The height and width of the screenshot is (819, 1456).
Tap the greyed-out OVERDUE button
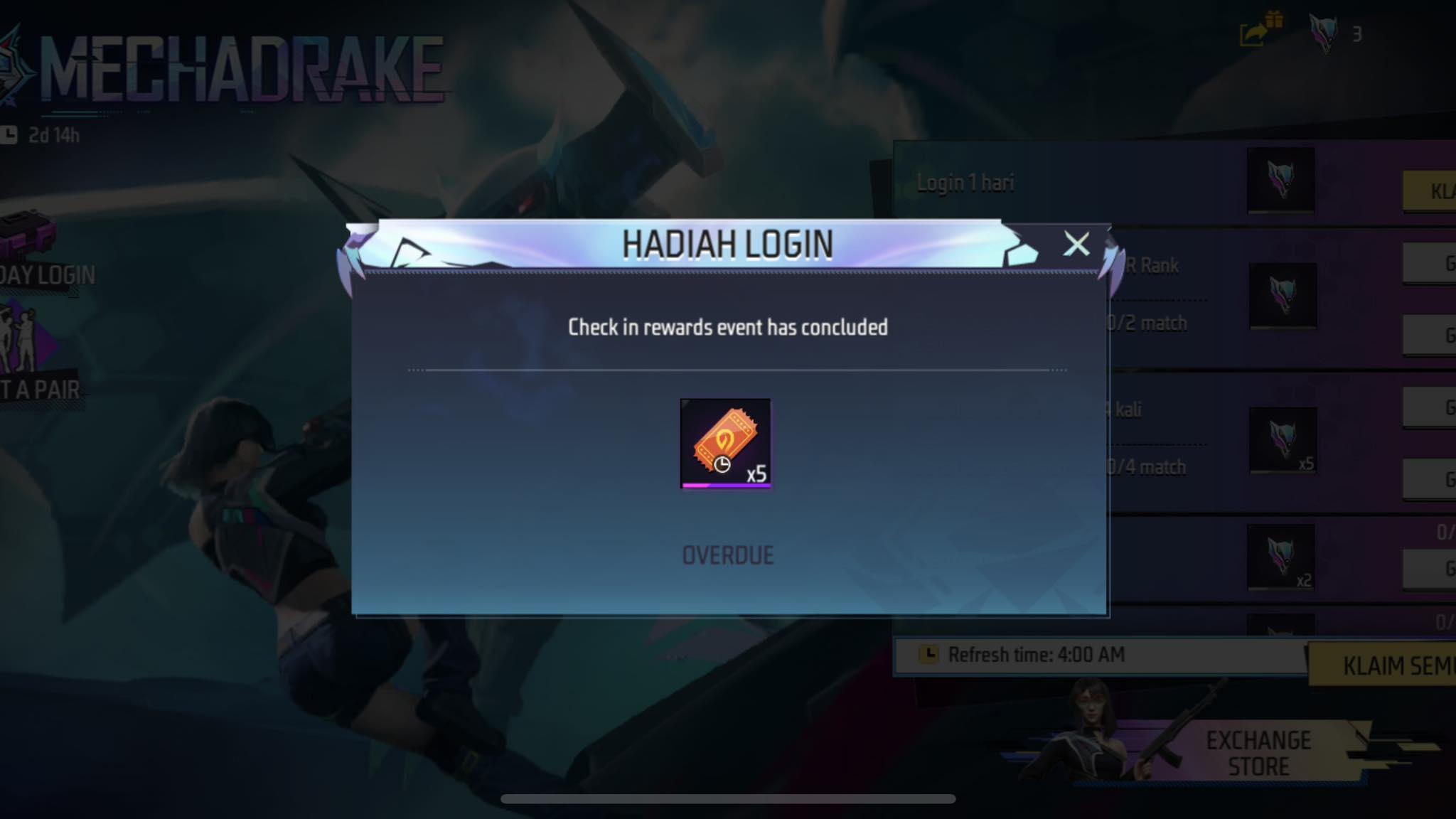(x=727, y=555)
